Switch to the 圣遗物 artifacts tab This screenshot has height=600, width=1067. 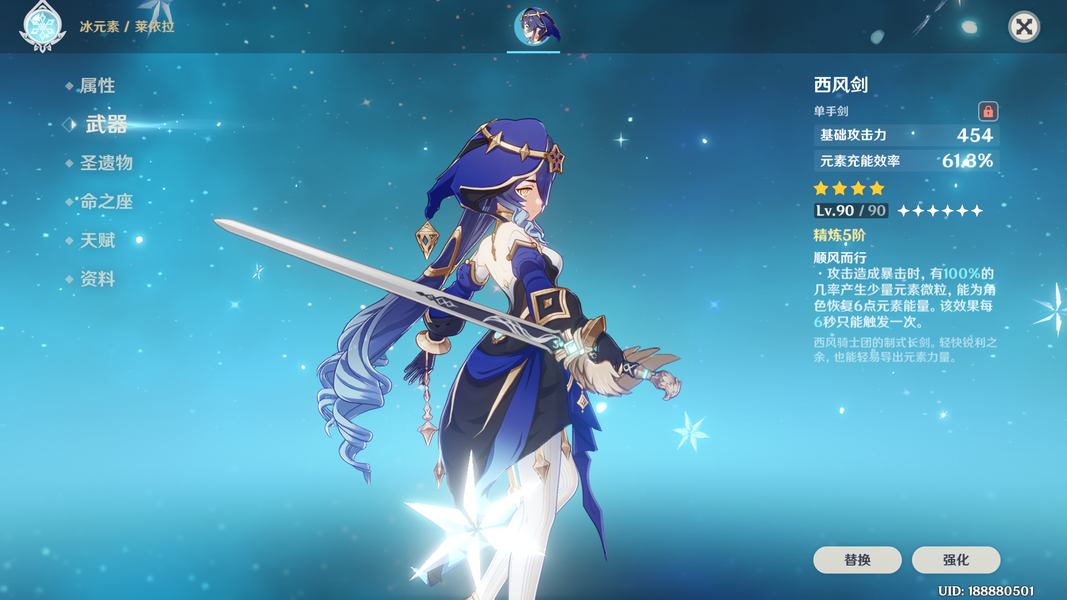click(106, 163)
